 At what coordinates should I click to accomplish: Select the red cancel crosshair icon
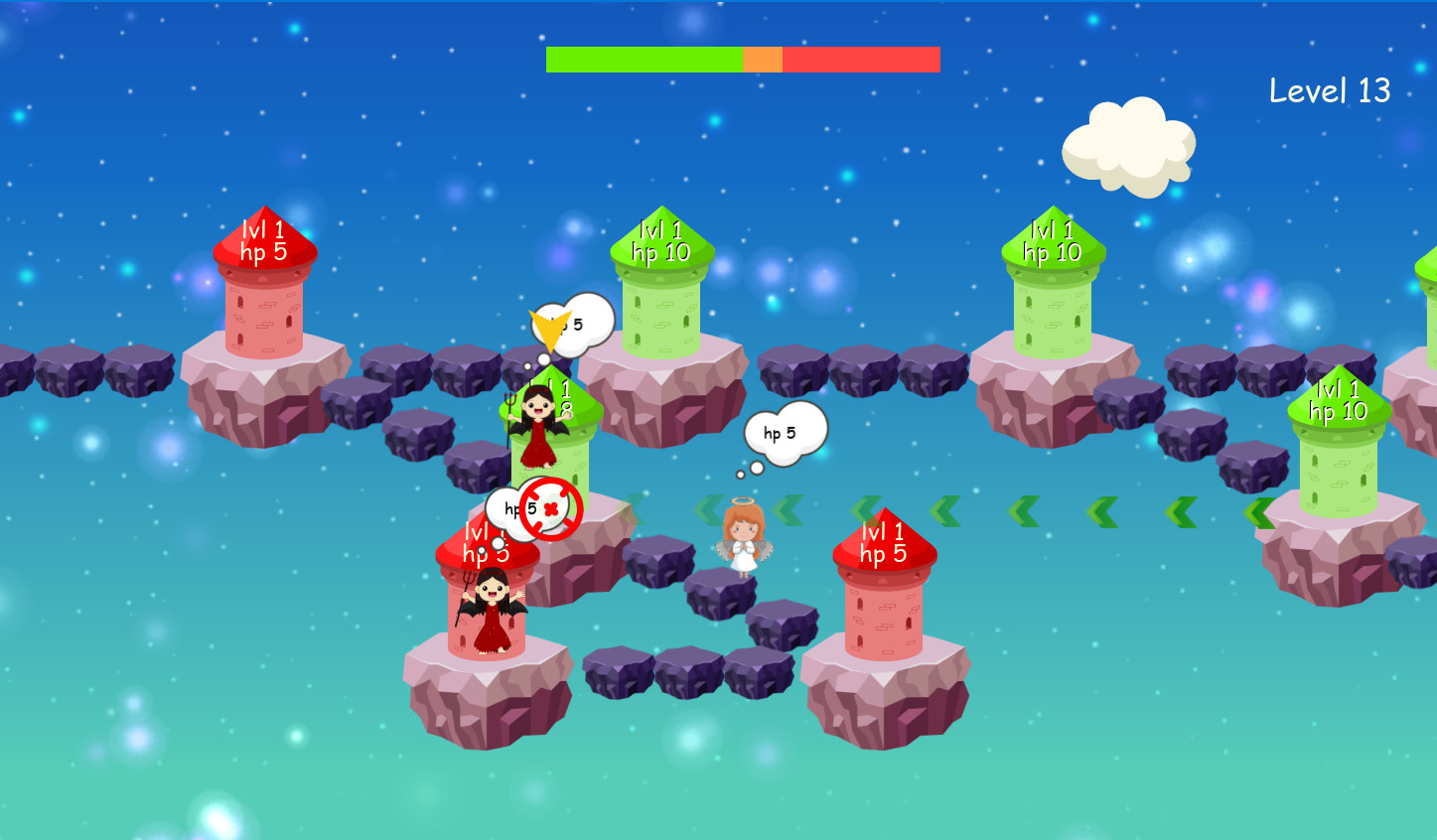point(550,510)
